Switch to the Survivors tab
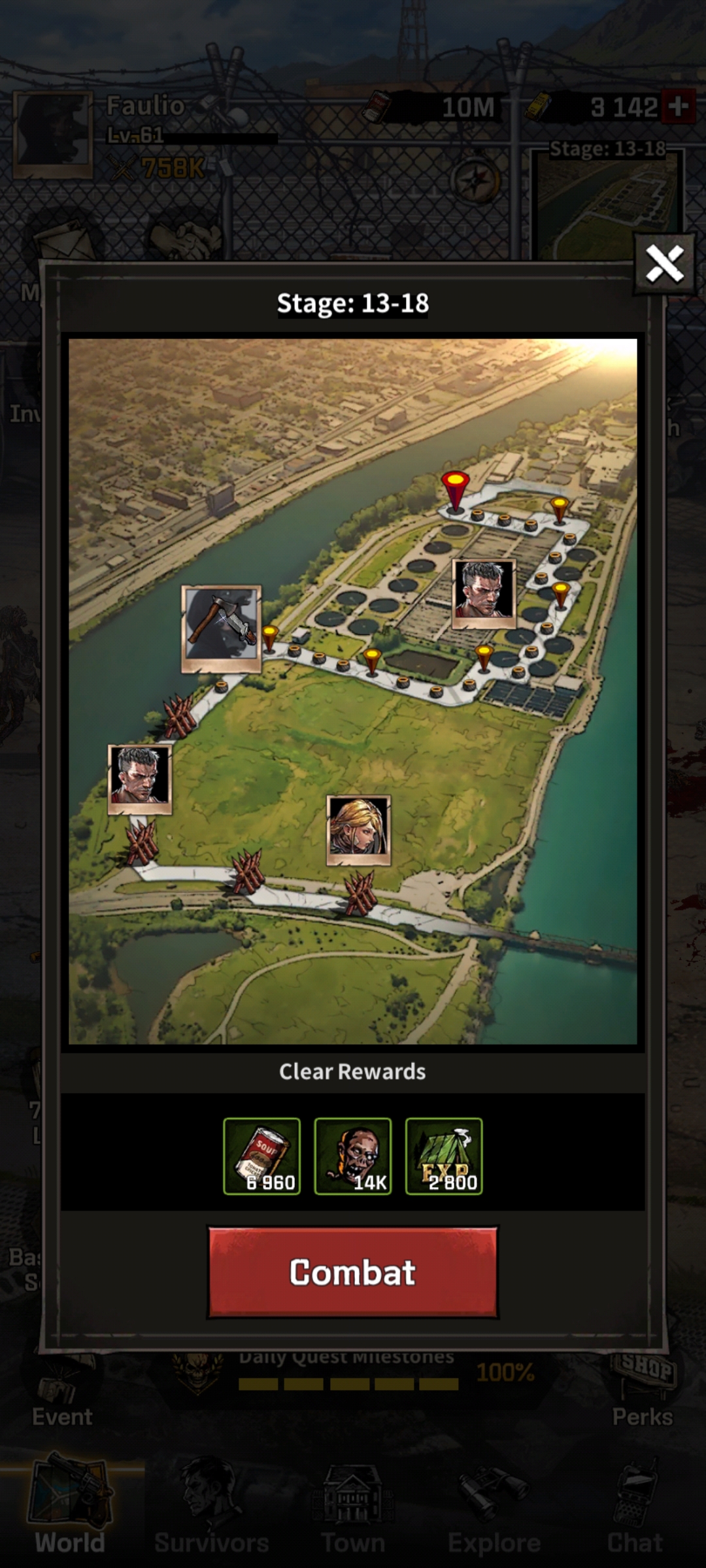The height and width of the screenshot is (1568, 706). coord(211,1509)
